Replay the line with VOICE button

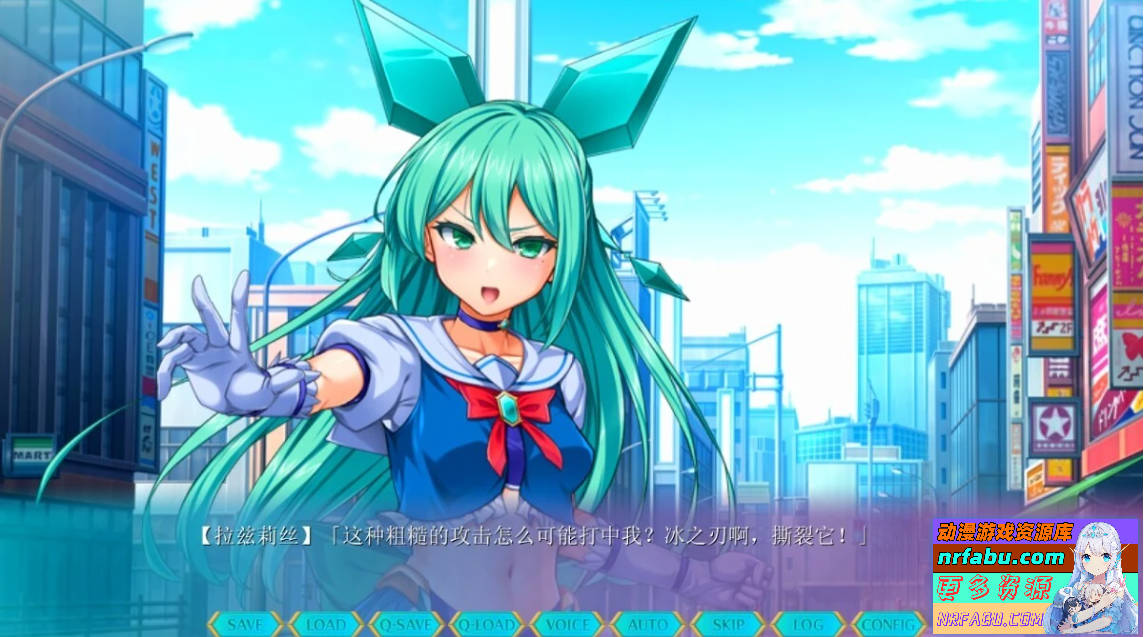(x=567, y=624)
